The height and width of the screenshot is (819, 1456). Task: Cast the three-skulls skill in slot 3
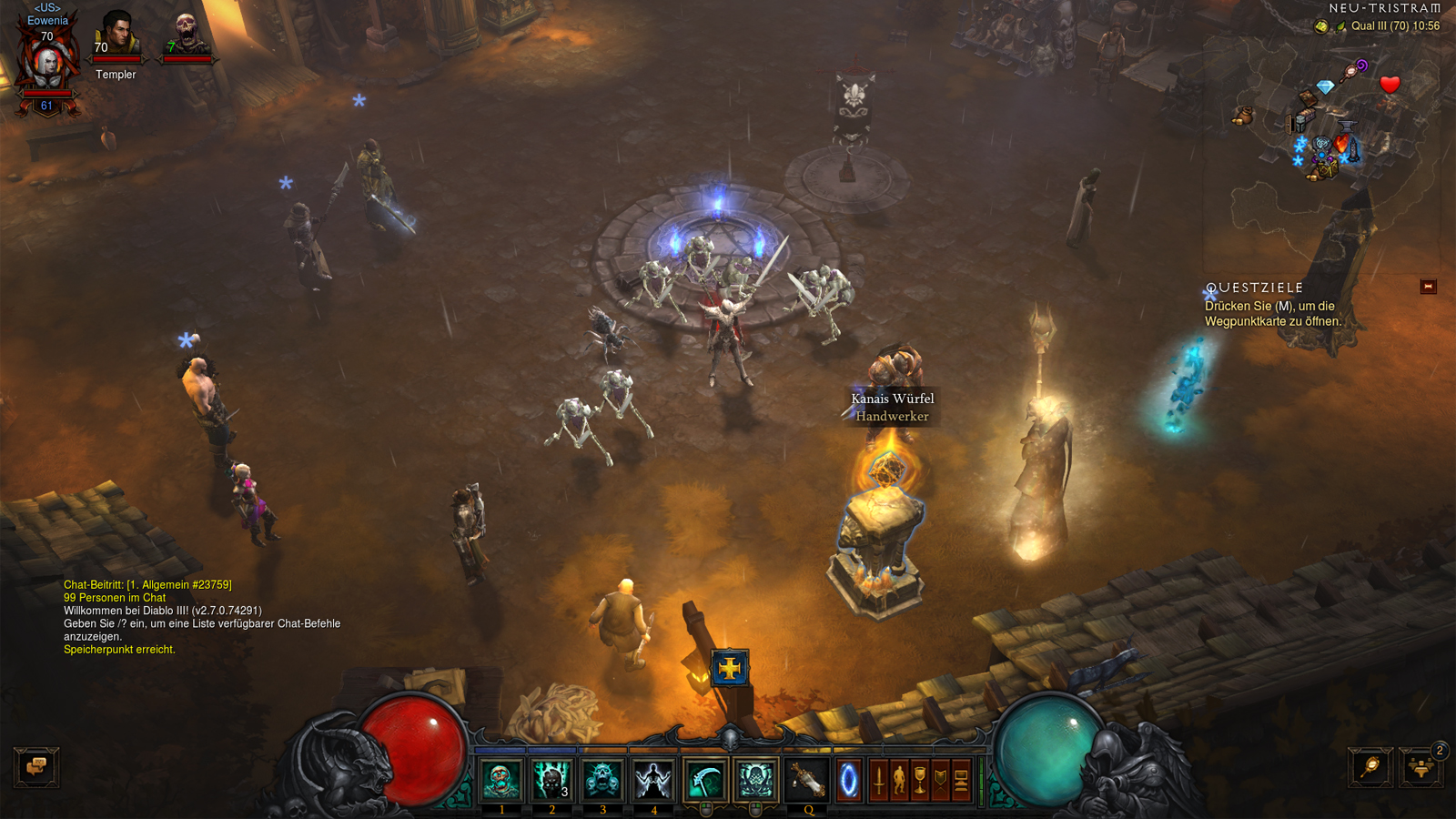click(602, 780)
